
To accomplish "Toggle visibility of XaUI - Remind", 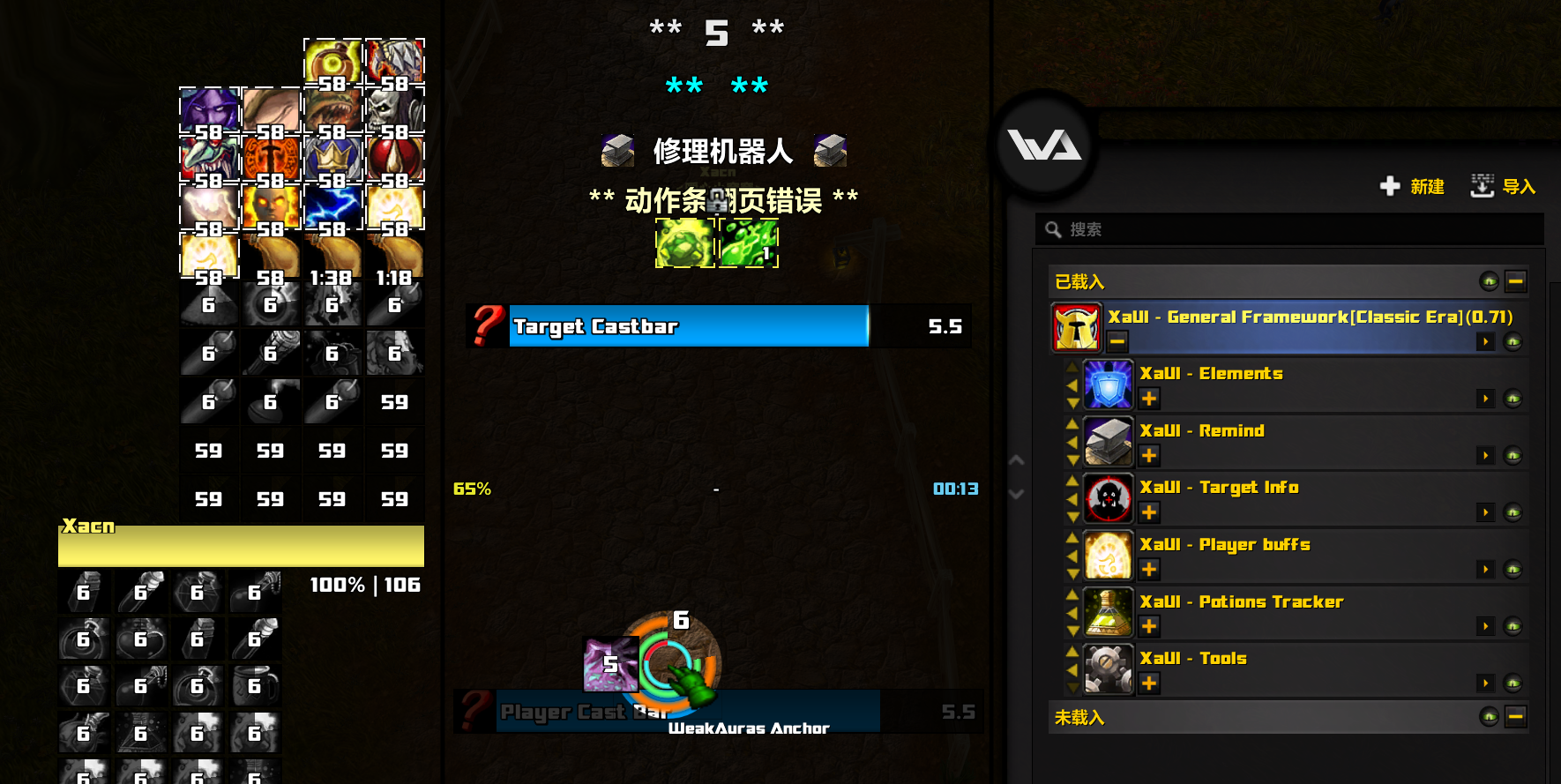I will 1513,456.
